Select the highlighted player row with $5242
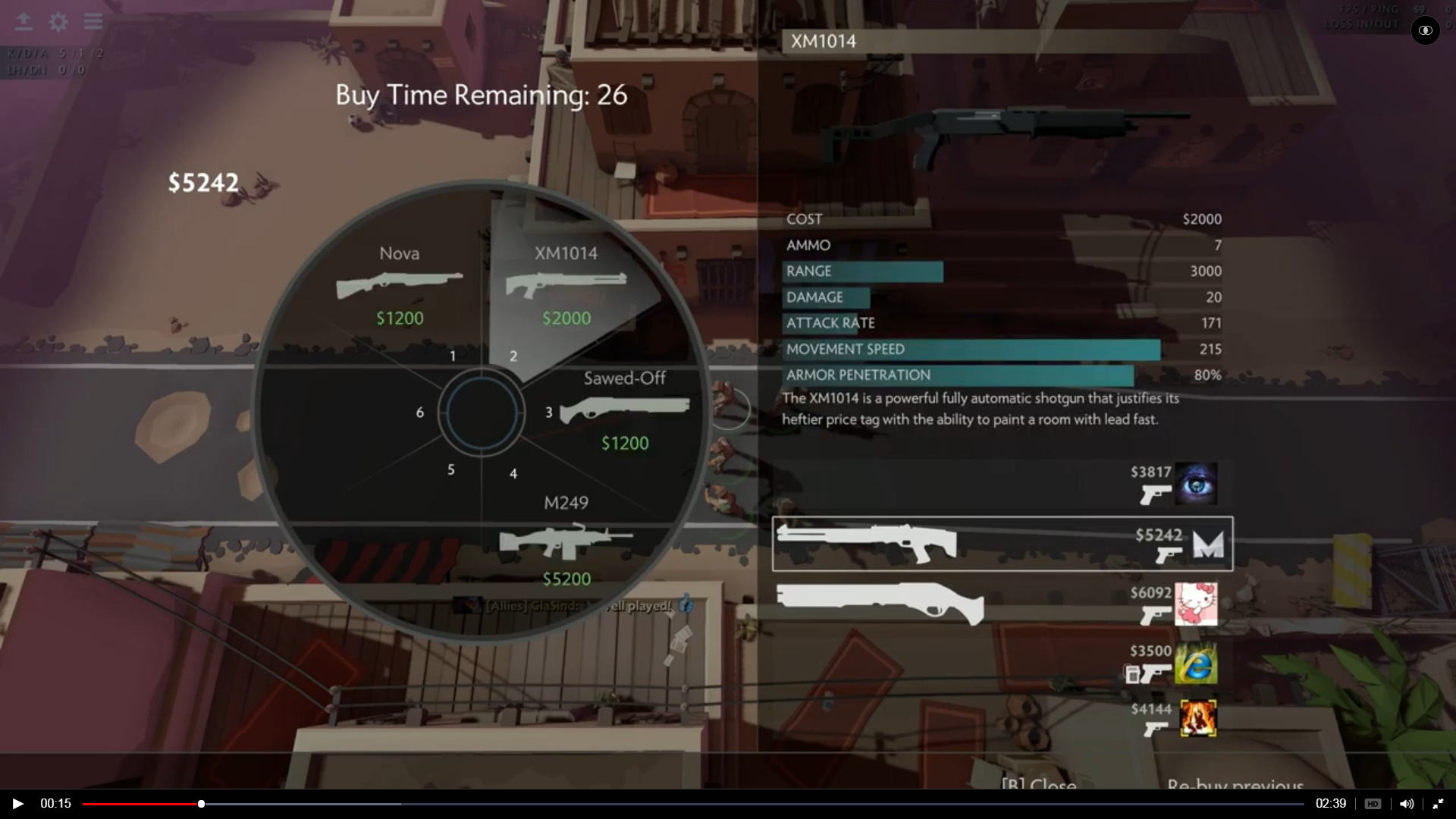The image size is (1456, 819). 1003,544
